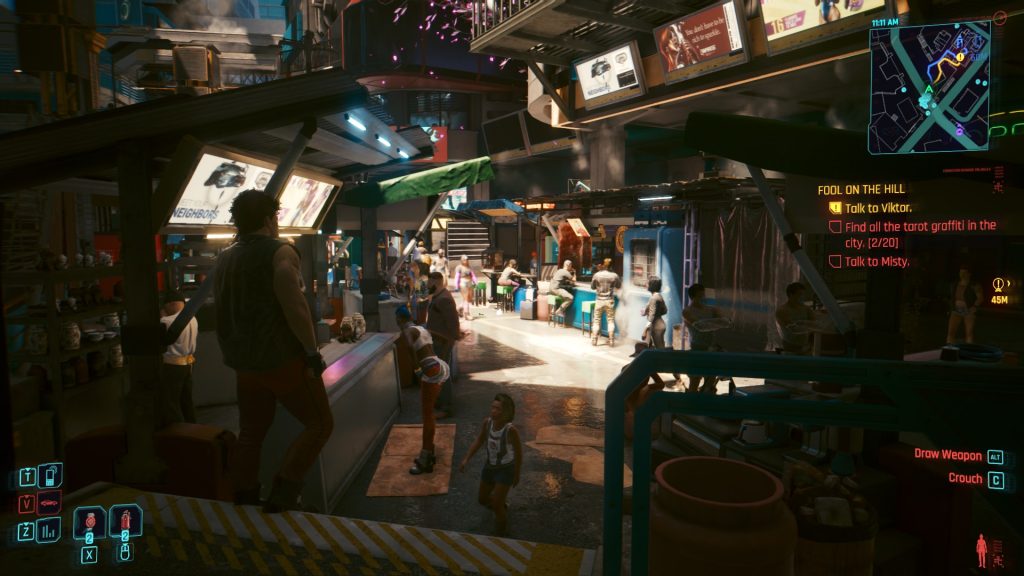The image size is (1024, 576).
Task: Select the grenade quick slot
Action: pos(125,522)
